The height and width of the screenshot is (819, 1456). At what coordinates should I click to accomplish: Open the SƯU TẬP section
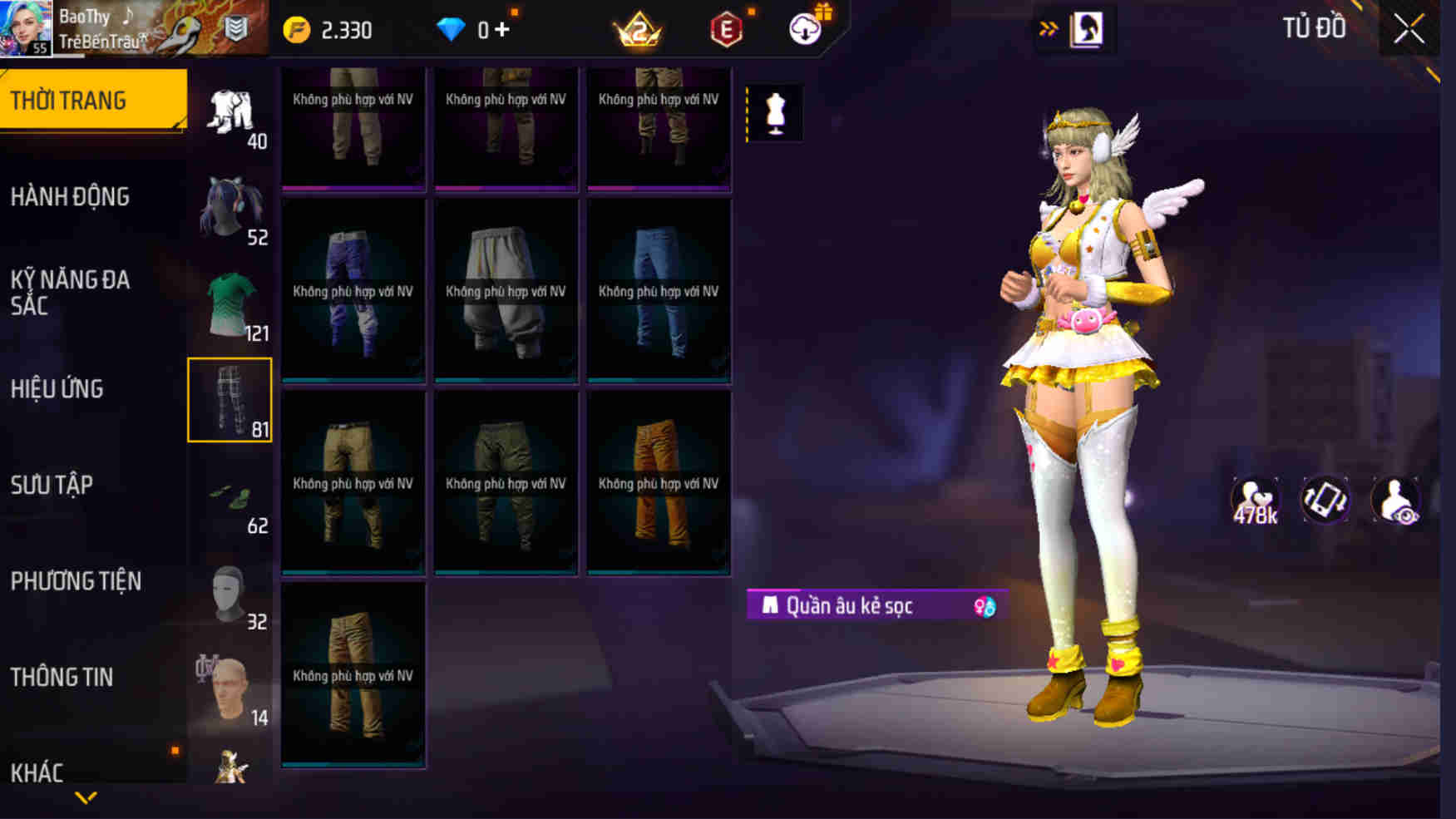[x=52, y=485]
